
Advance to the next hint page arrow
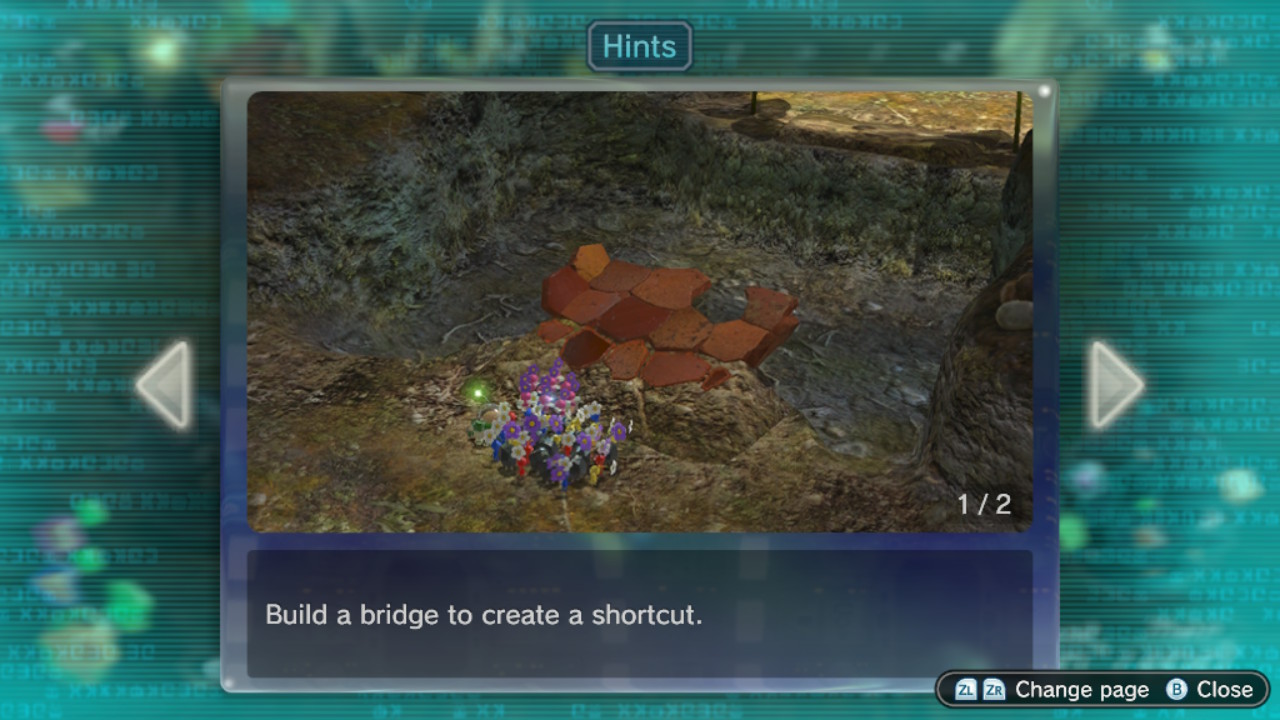click(1114, 385)
